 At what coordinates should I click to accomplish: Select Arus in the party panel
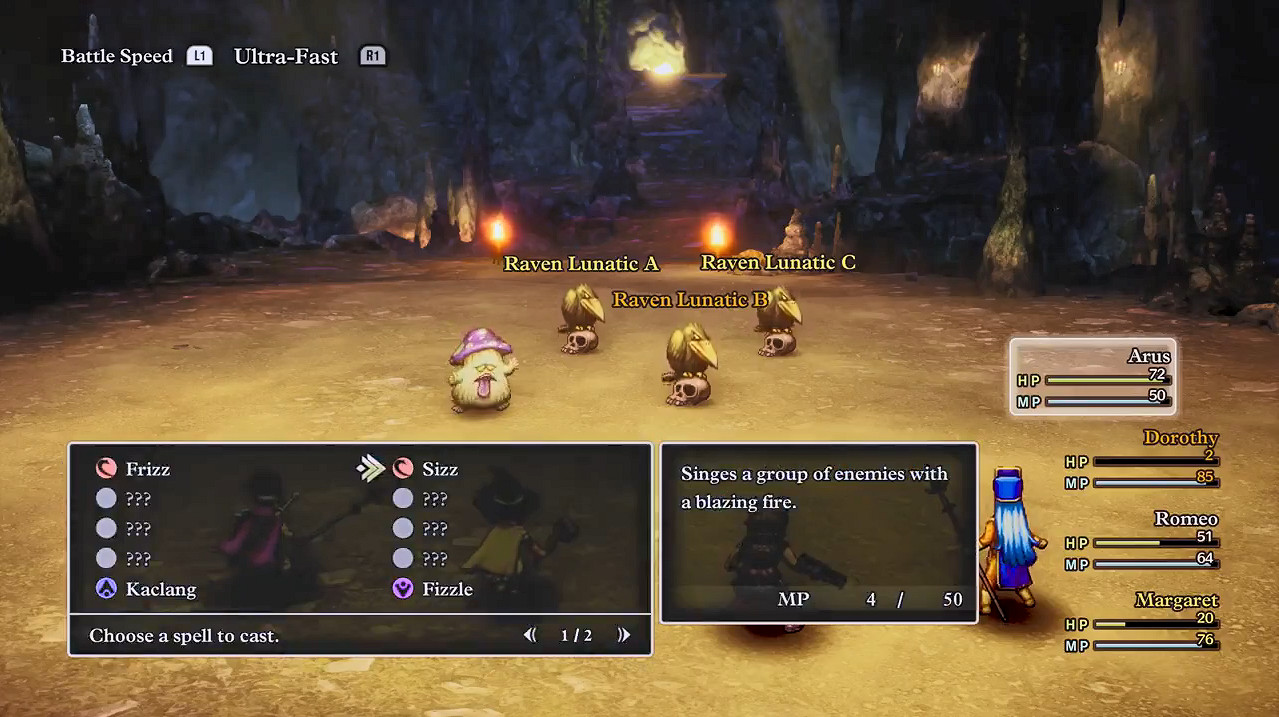tap(1093, 377)
